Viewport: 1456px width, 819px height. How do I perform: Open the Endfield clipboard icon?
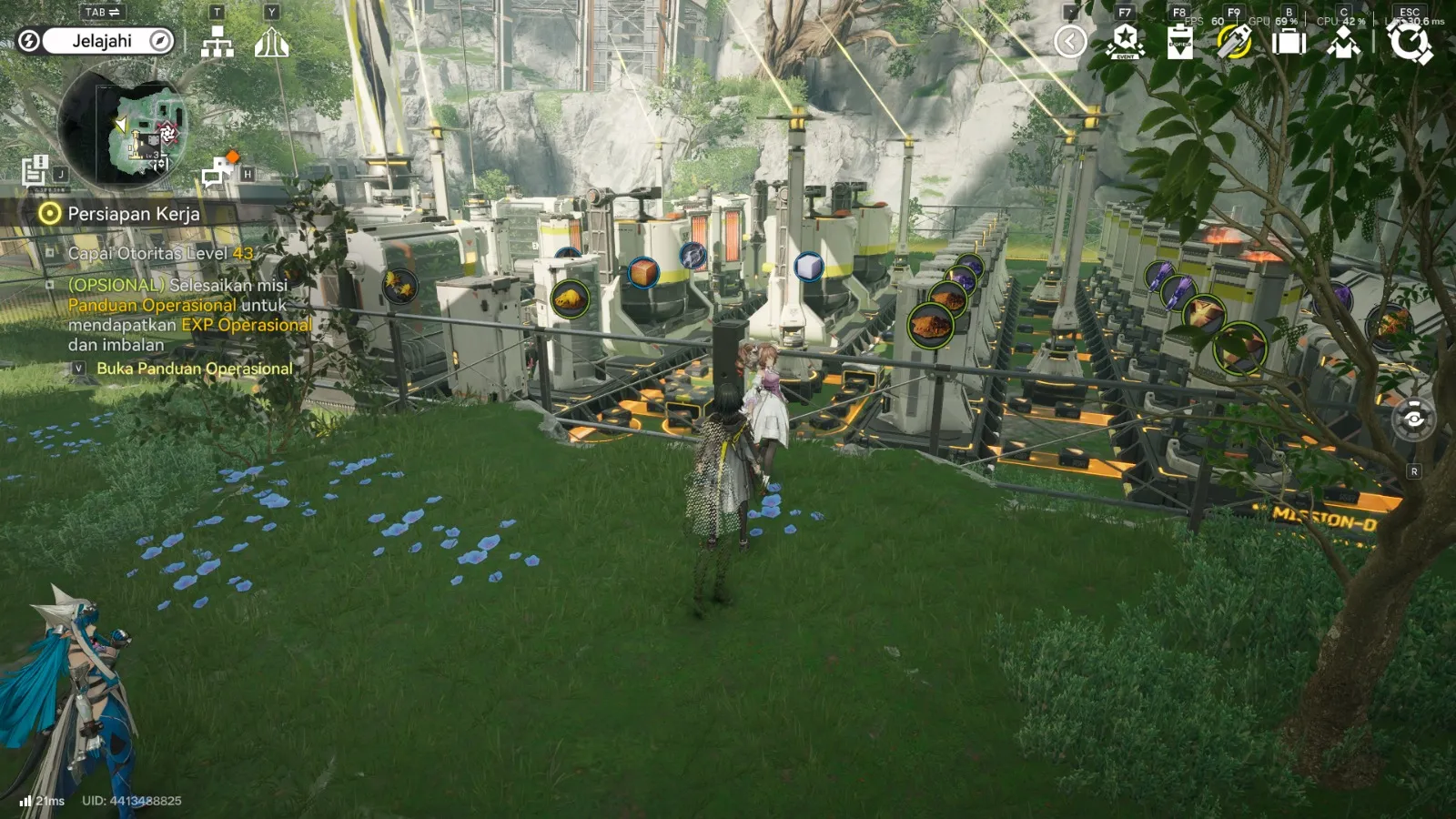coord(1179,42)
